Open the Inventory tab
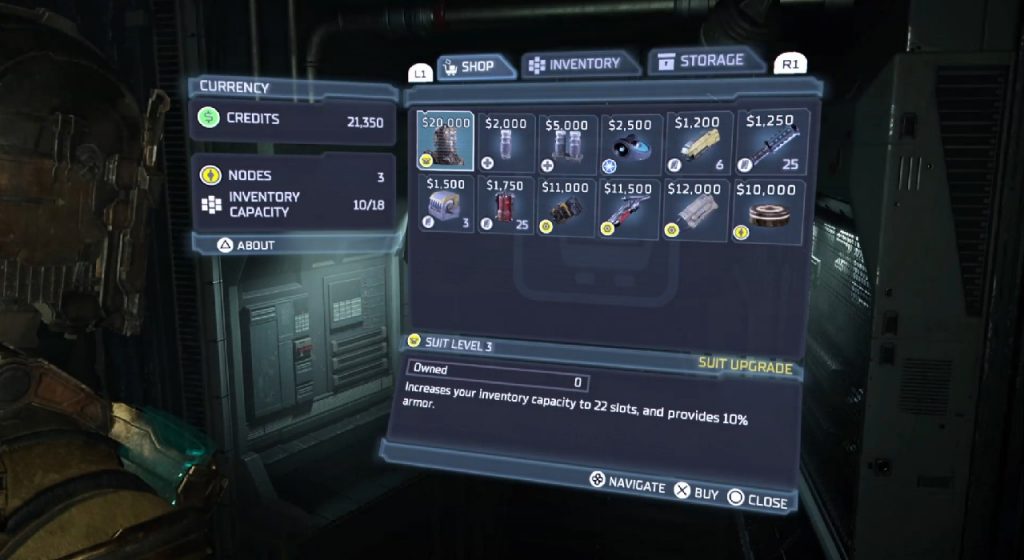The height and width of the screenshot is (560, 1024). coord(575,64)
